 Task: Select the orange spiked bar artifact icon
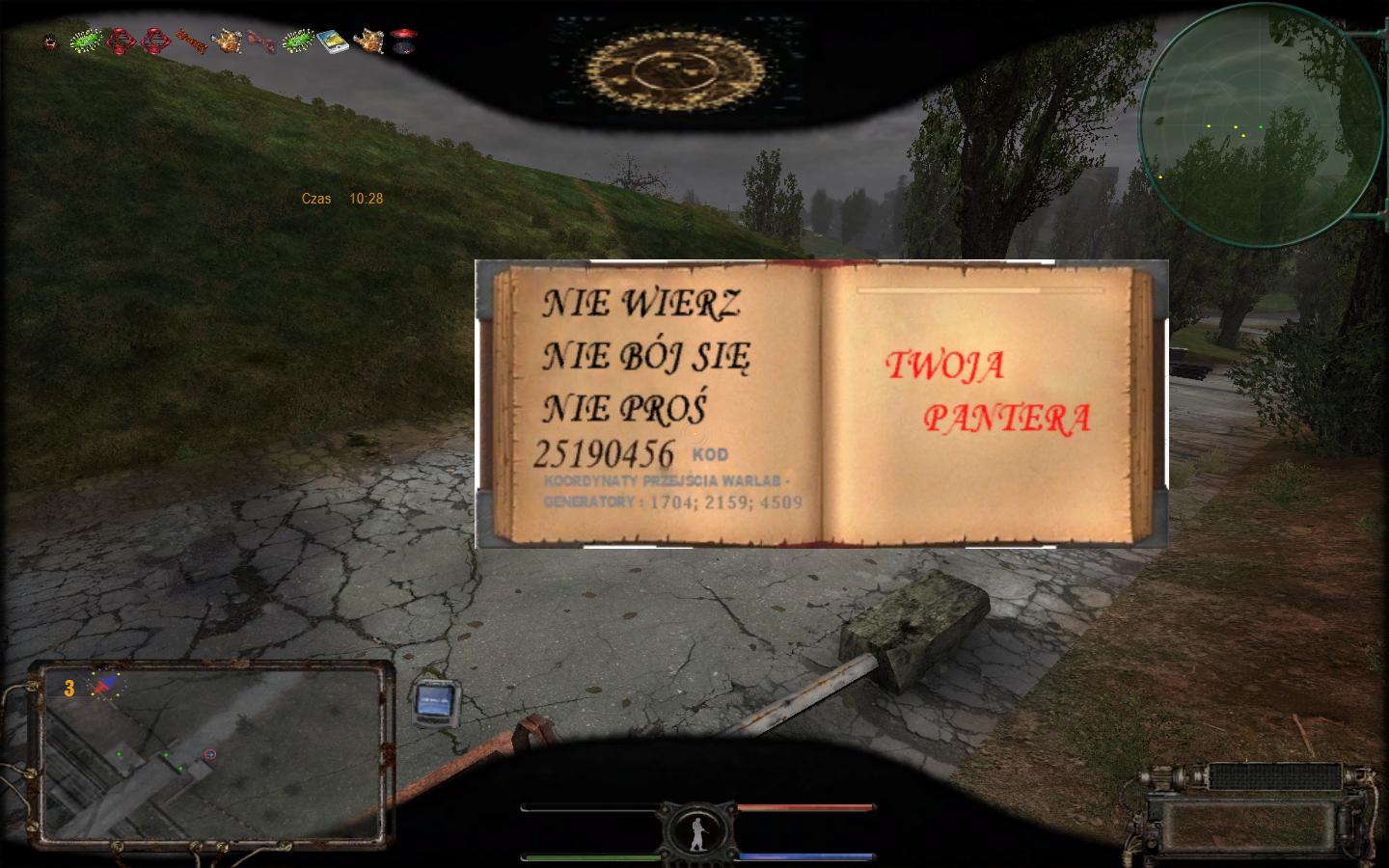[192, 41]
